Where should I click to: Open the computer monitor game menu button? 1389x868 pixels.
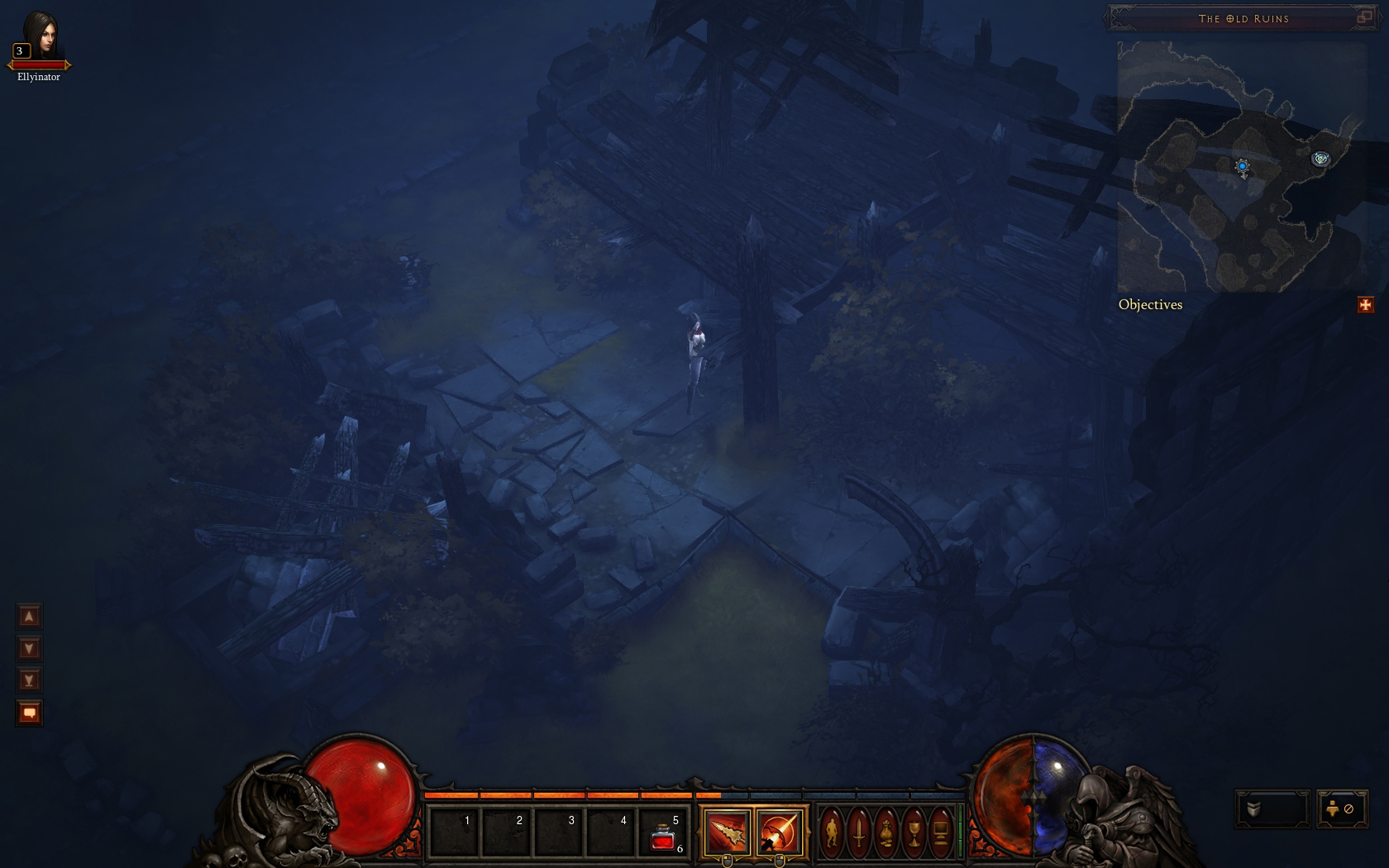tap(941, 832)
